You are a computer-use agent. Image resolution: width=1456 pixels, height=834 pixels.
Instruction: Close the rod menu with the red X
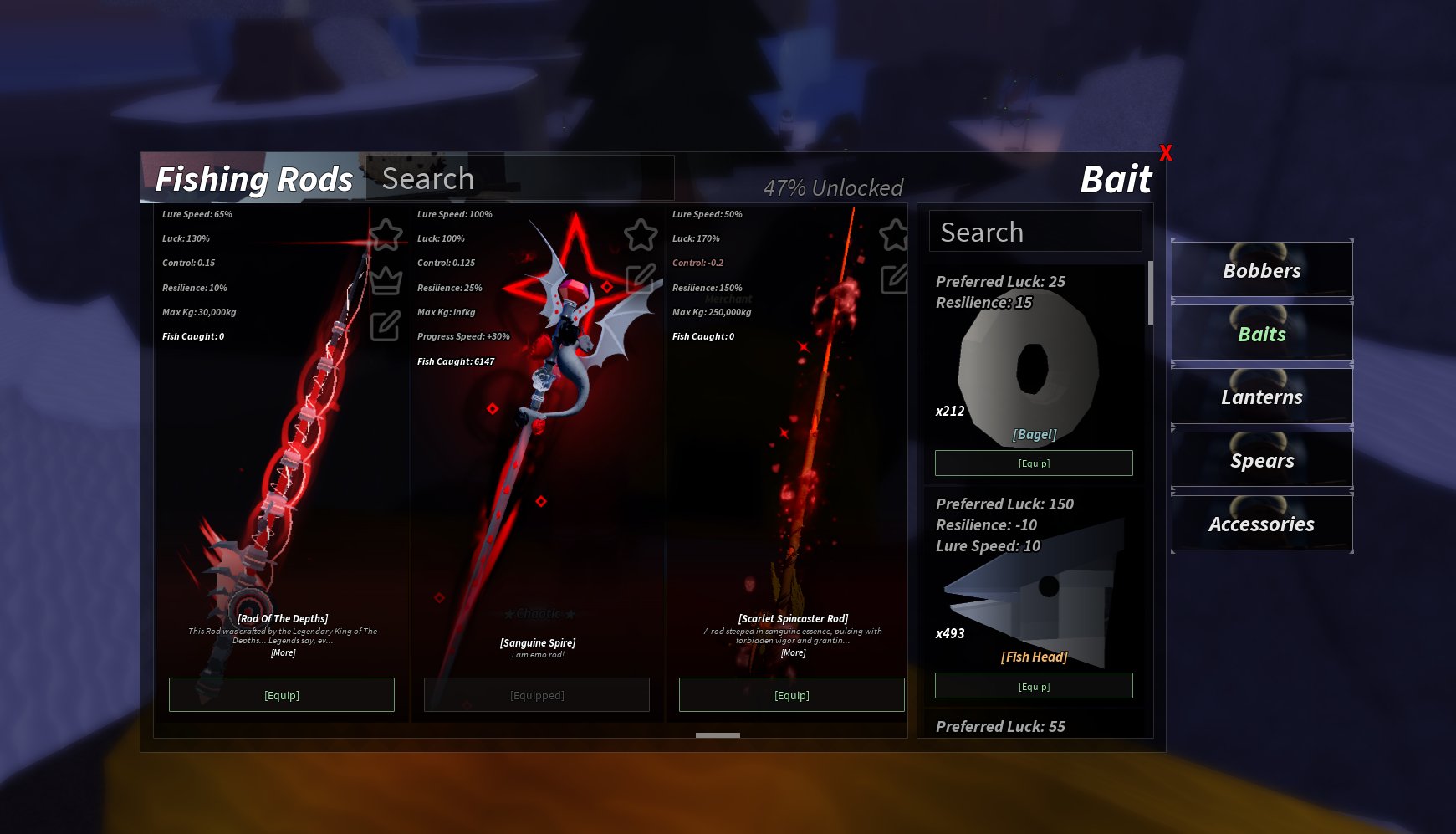(x=1166, y=153)
